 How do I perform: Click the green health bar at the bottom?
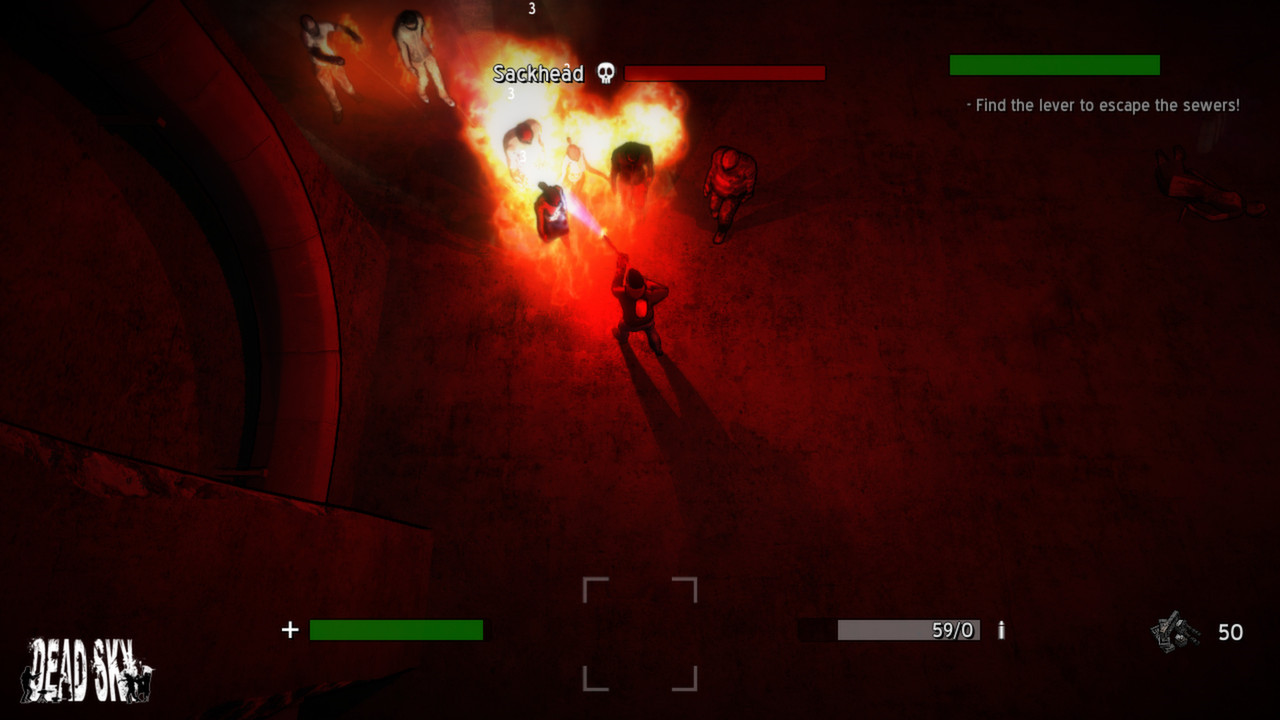396,630
